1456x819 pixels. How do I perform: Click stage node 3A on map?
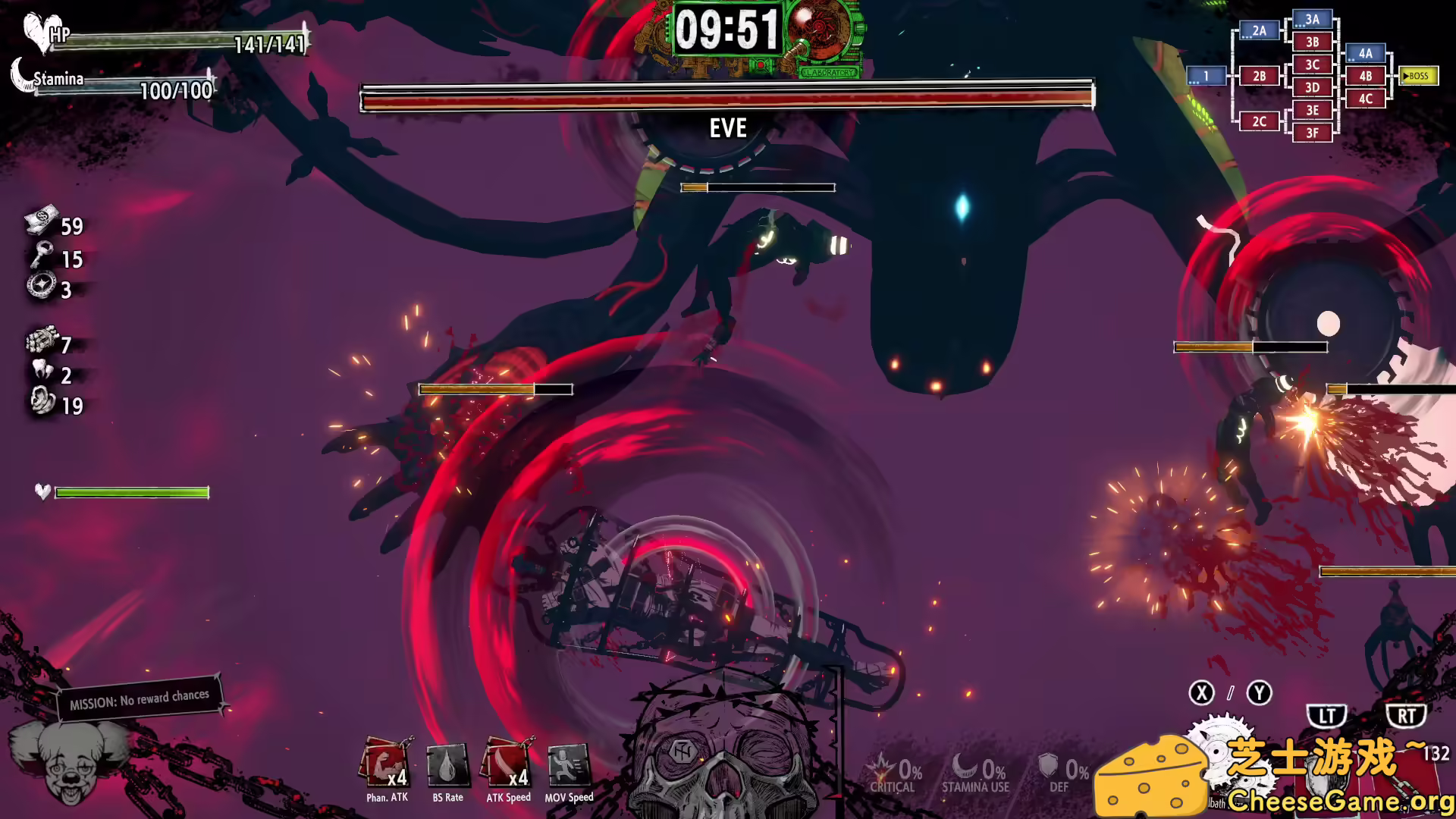tap(1313, 19)
